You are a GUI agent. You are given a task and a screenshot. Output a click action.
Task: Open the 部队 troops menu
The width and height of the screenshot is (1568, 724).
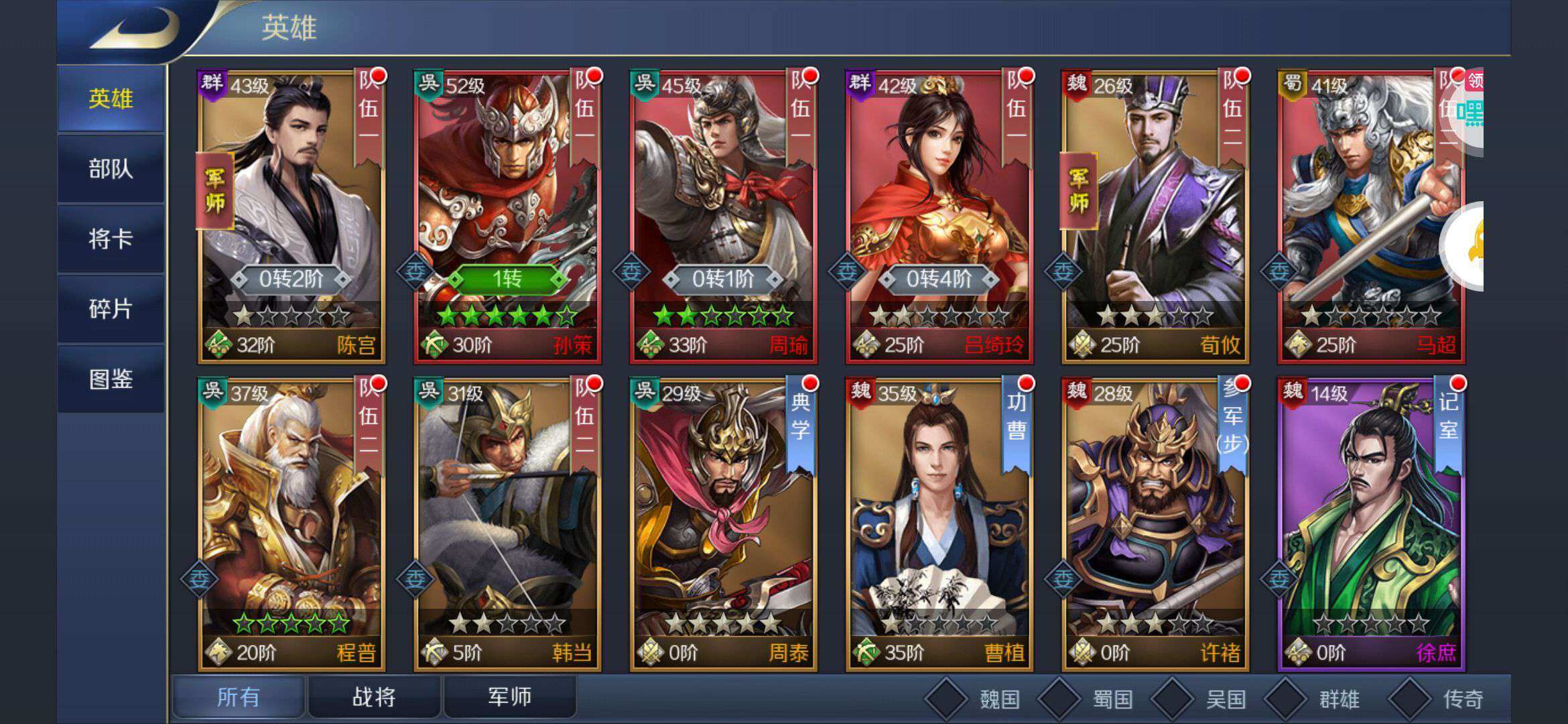(111, 169)
